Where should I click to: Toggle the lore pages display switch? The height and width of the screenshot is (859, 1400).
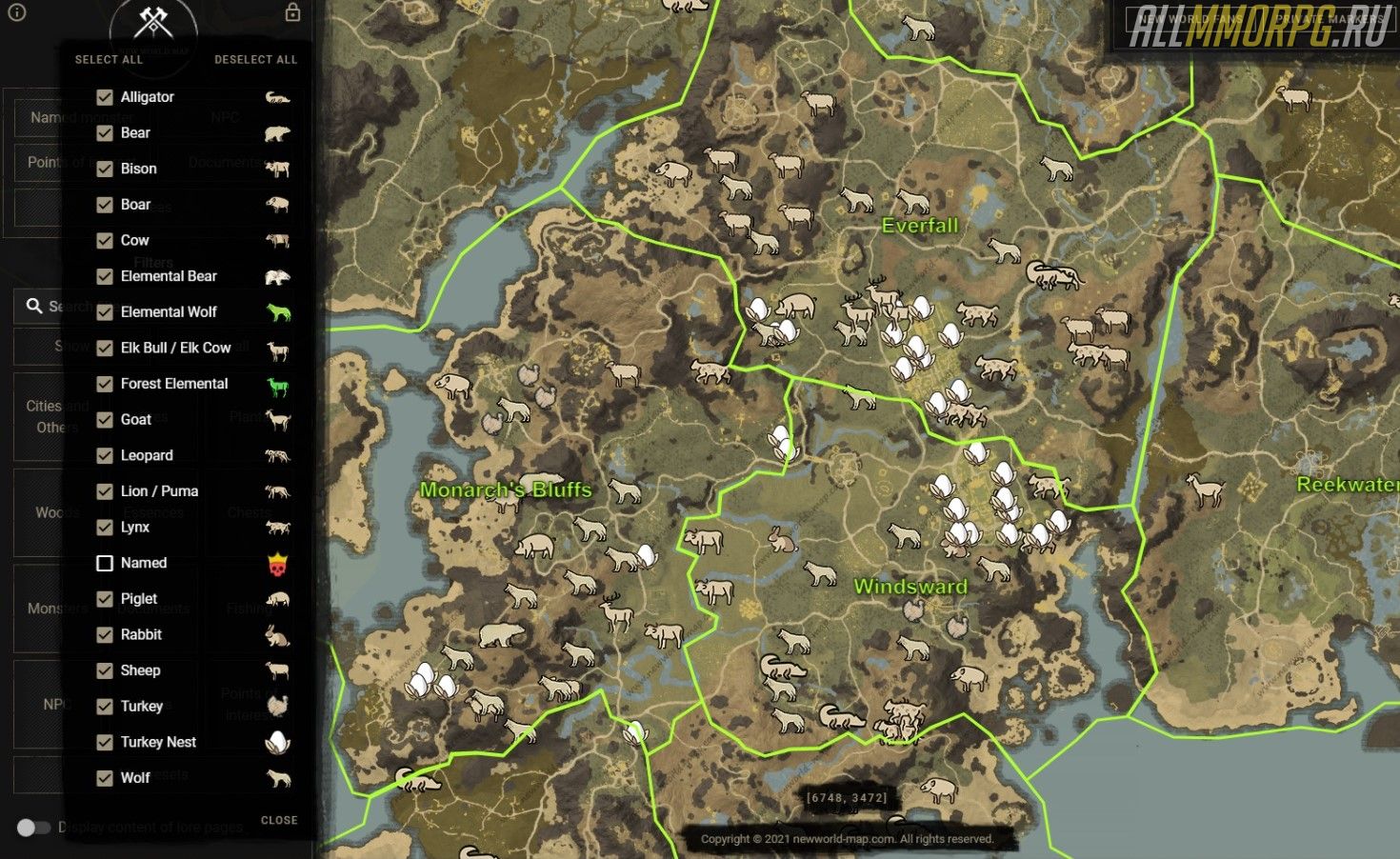point(33,828)
